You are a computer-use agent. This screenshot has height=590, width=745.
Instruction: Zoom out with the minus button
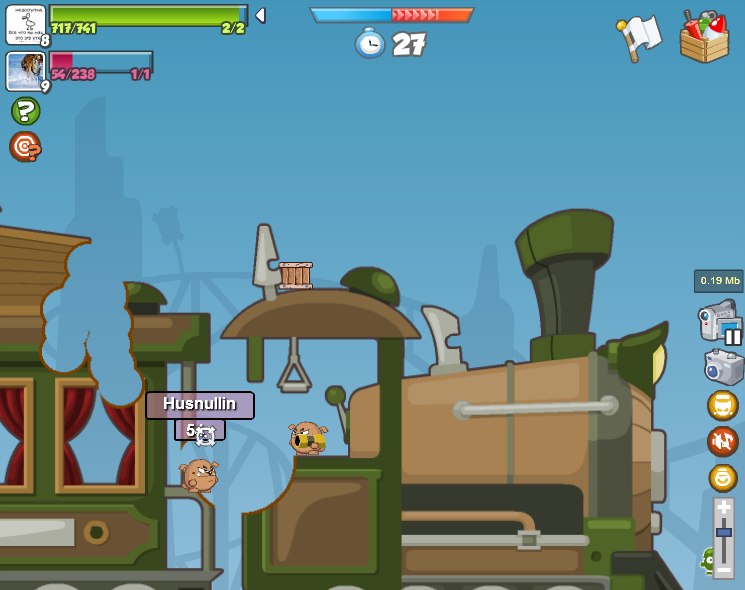tap(724, 567)
